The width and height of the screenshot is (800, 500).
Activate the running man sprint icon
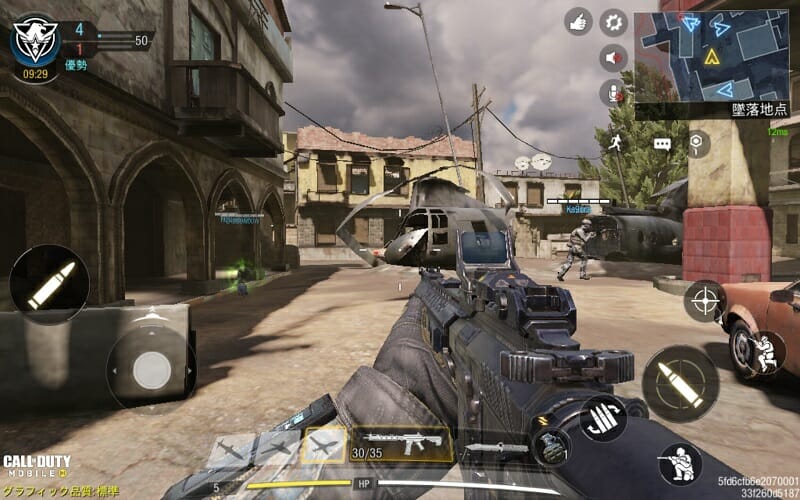tap(617, 143)
